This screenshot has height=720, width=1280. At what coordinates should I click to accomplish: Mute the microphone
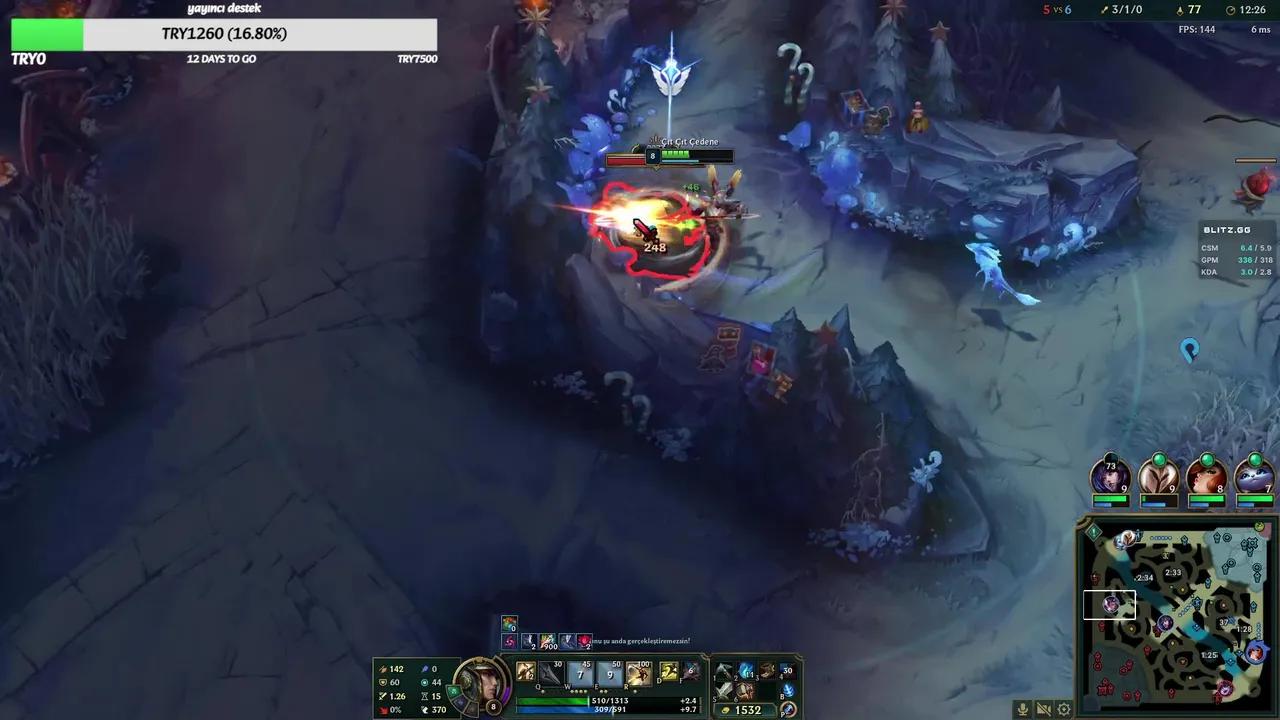pos(1022,709)
